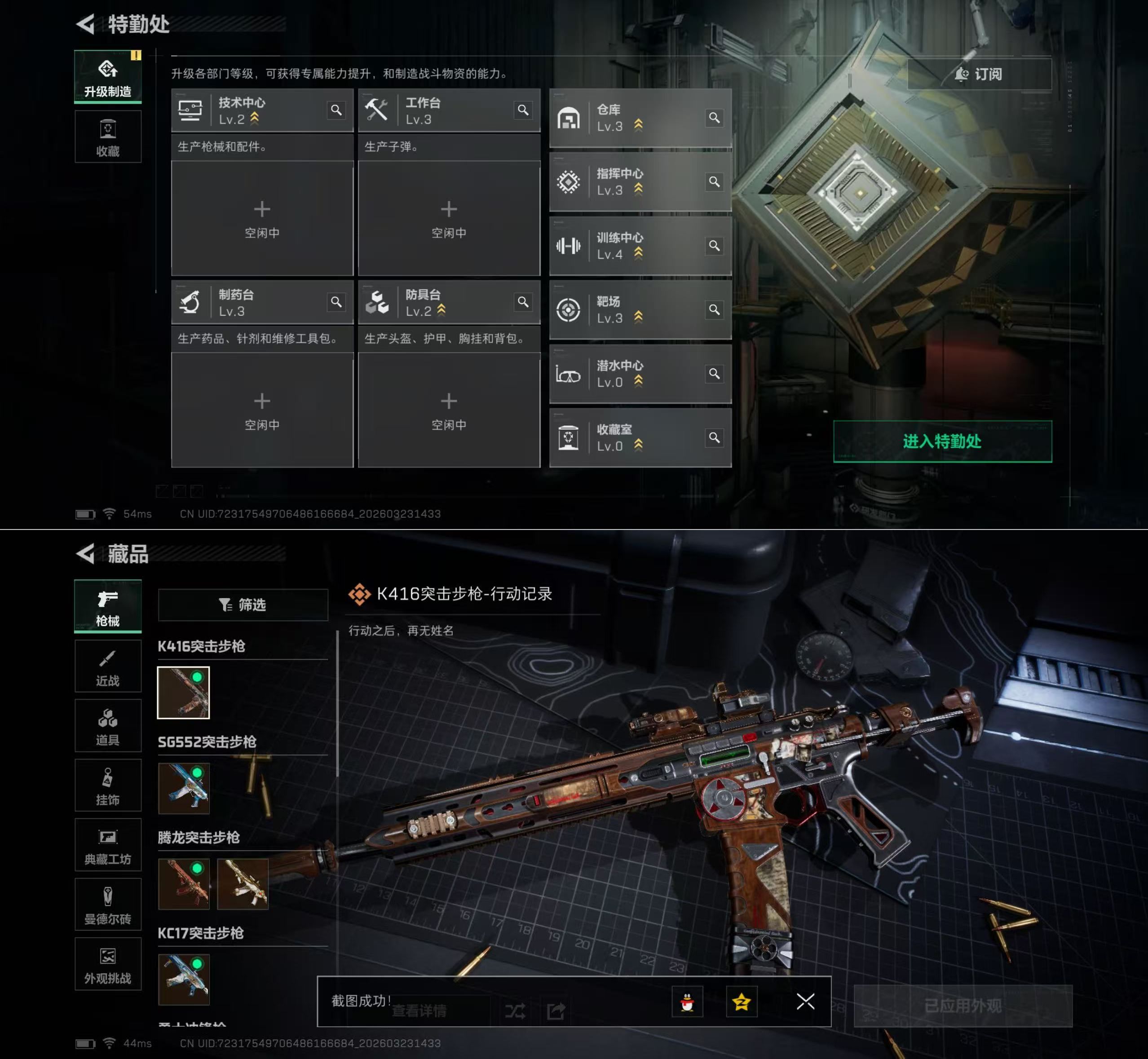Image resolution: width=1148 pixels, height=1059 pixels.
Task: Inspect 防具台 with its magnifier icon
Action: 523,302
